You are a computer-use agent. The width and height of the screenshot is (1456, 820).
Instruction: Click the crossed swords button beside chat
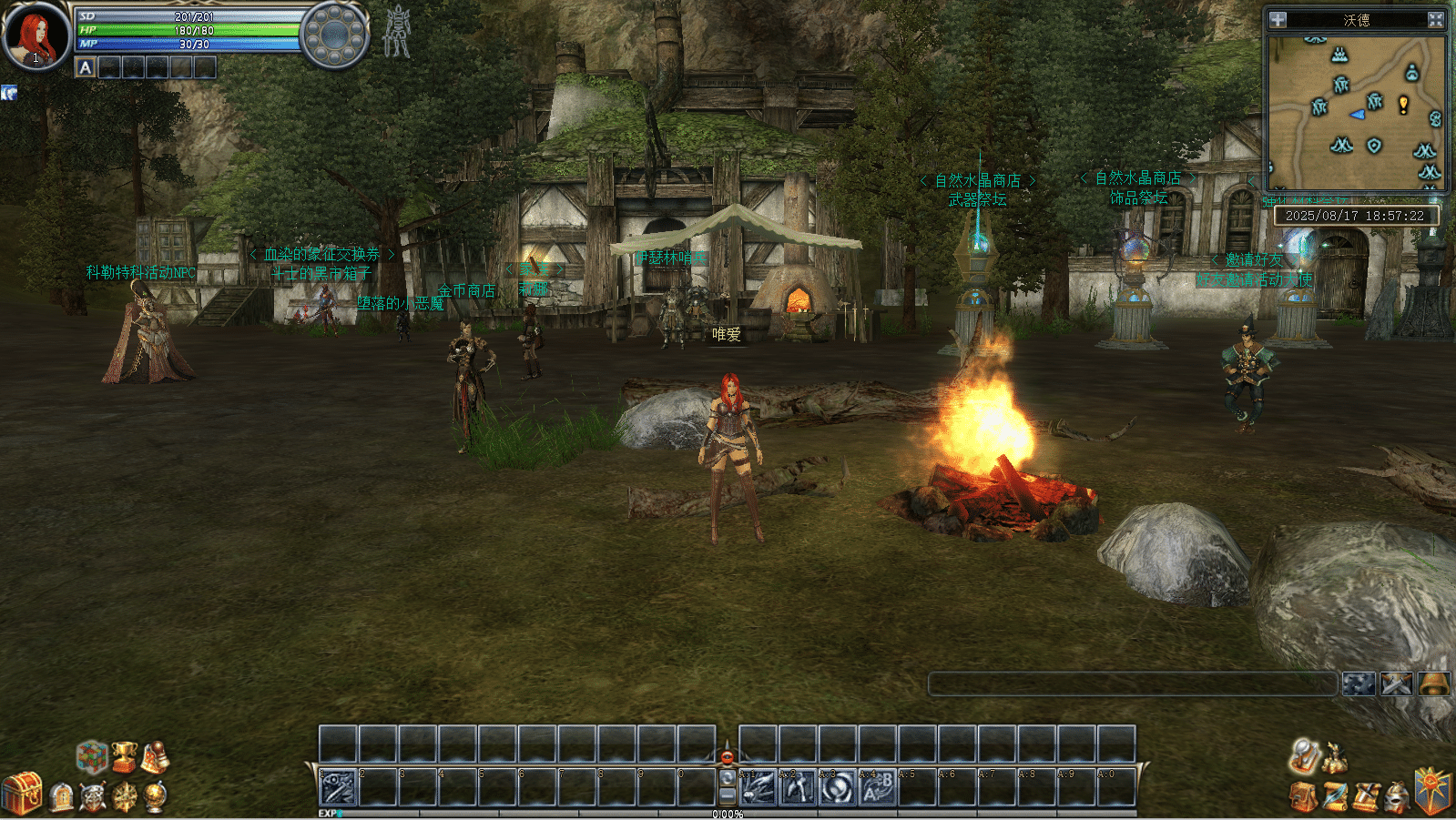click(x=1396, y=683)
